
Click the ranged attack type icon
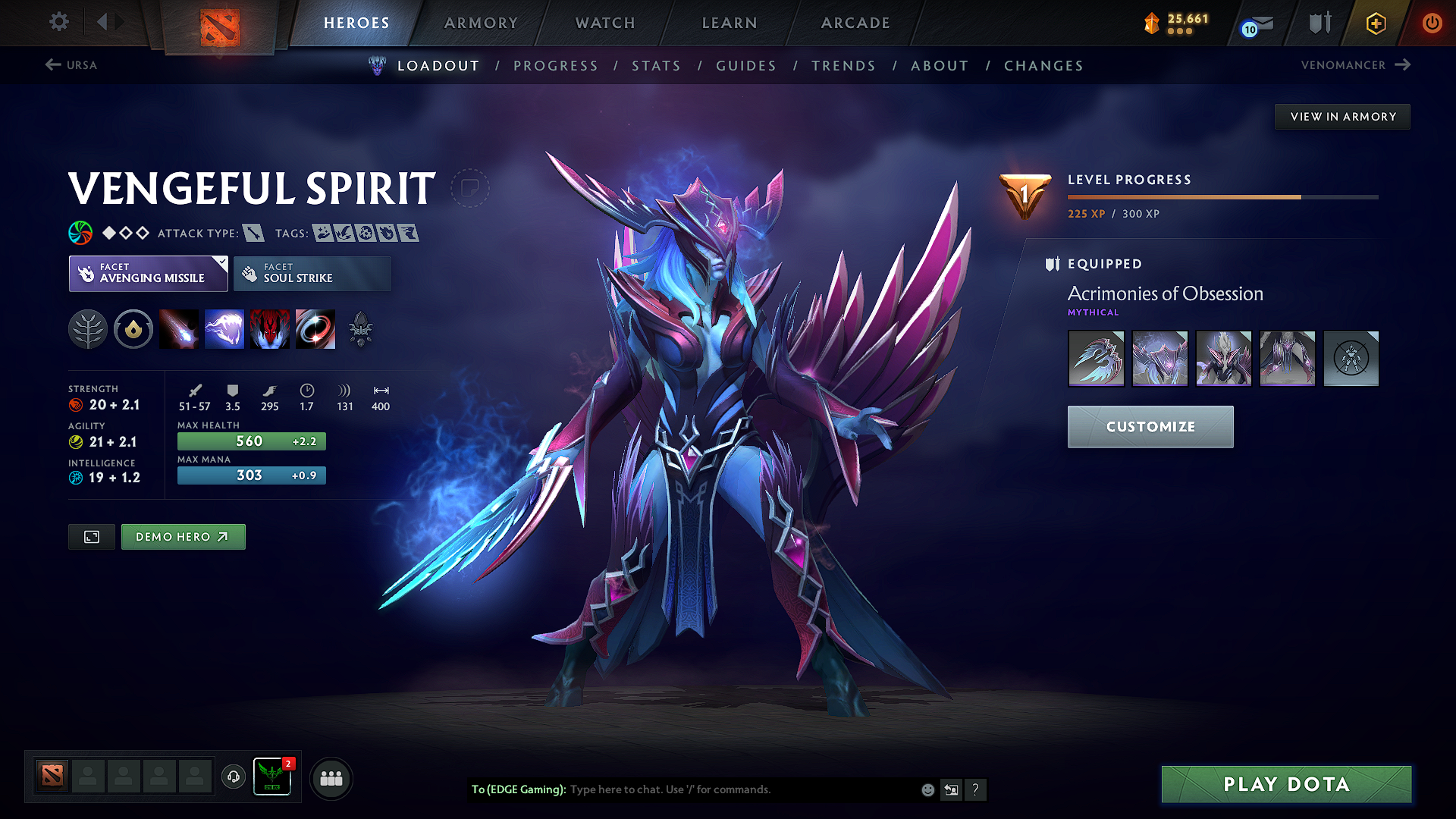tap(253, 233)
